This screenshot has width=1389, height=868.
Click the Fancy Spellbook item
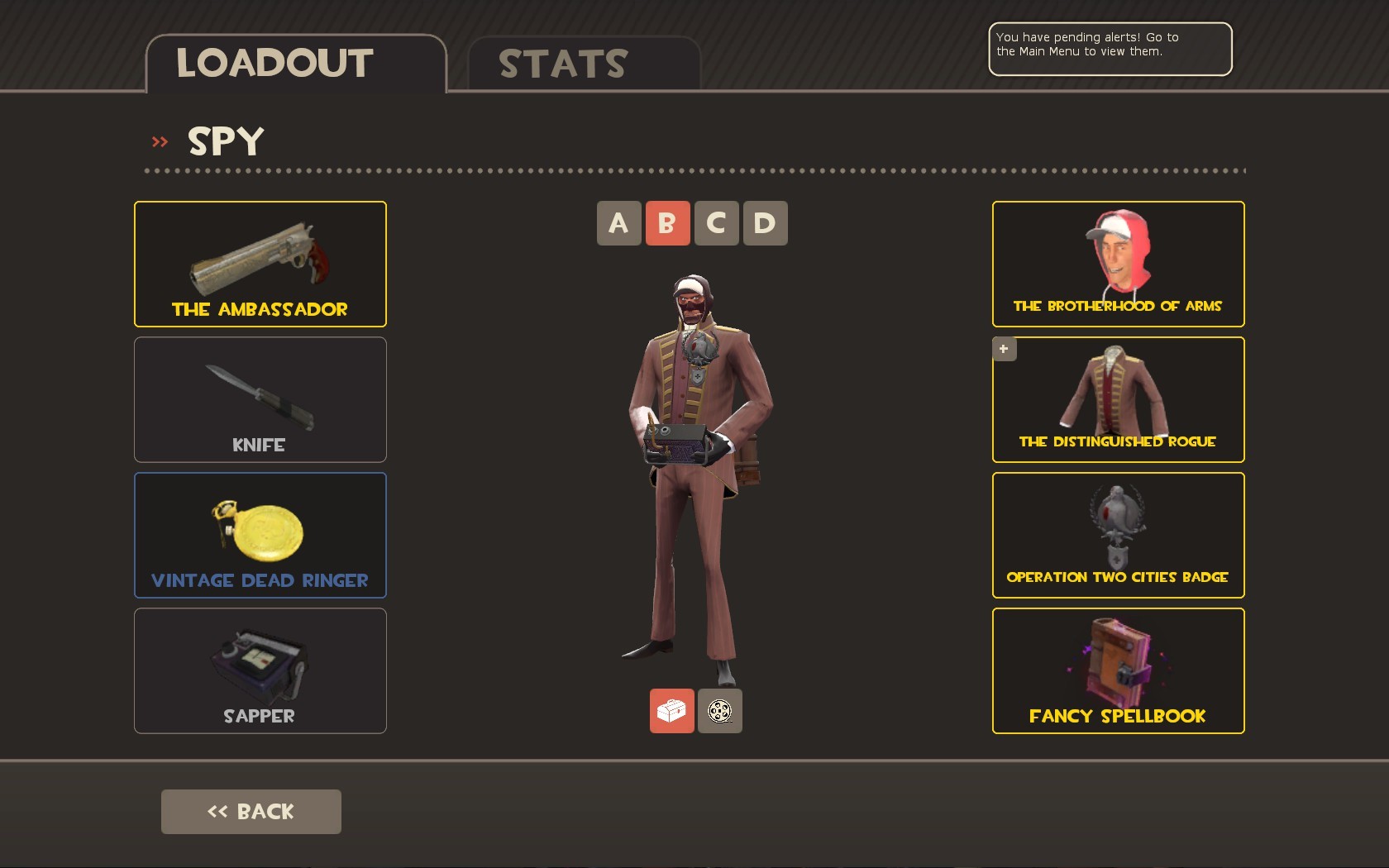coord(1117,670)
